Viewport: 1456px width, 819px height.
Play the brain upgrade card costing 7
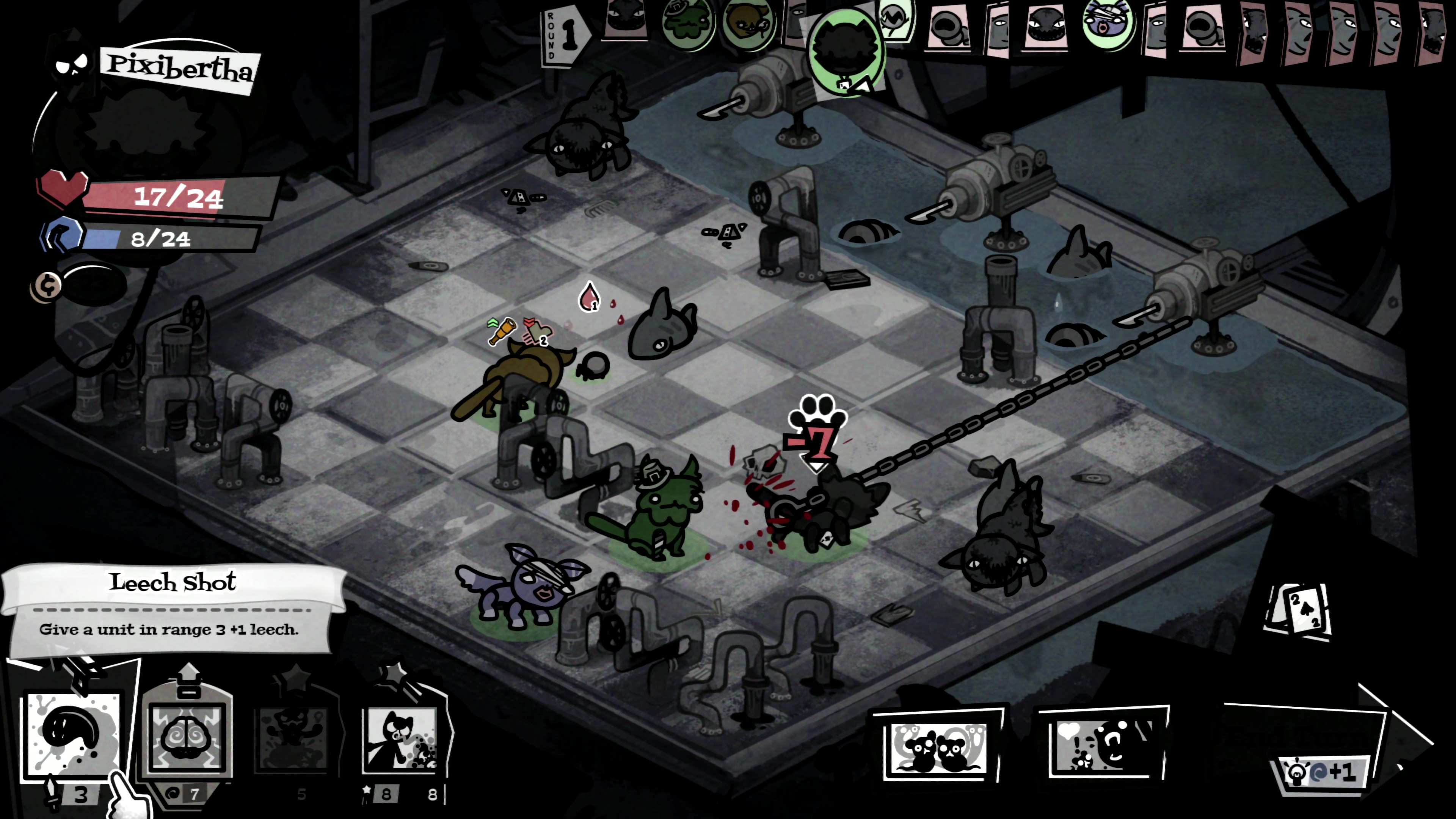187,735
